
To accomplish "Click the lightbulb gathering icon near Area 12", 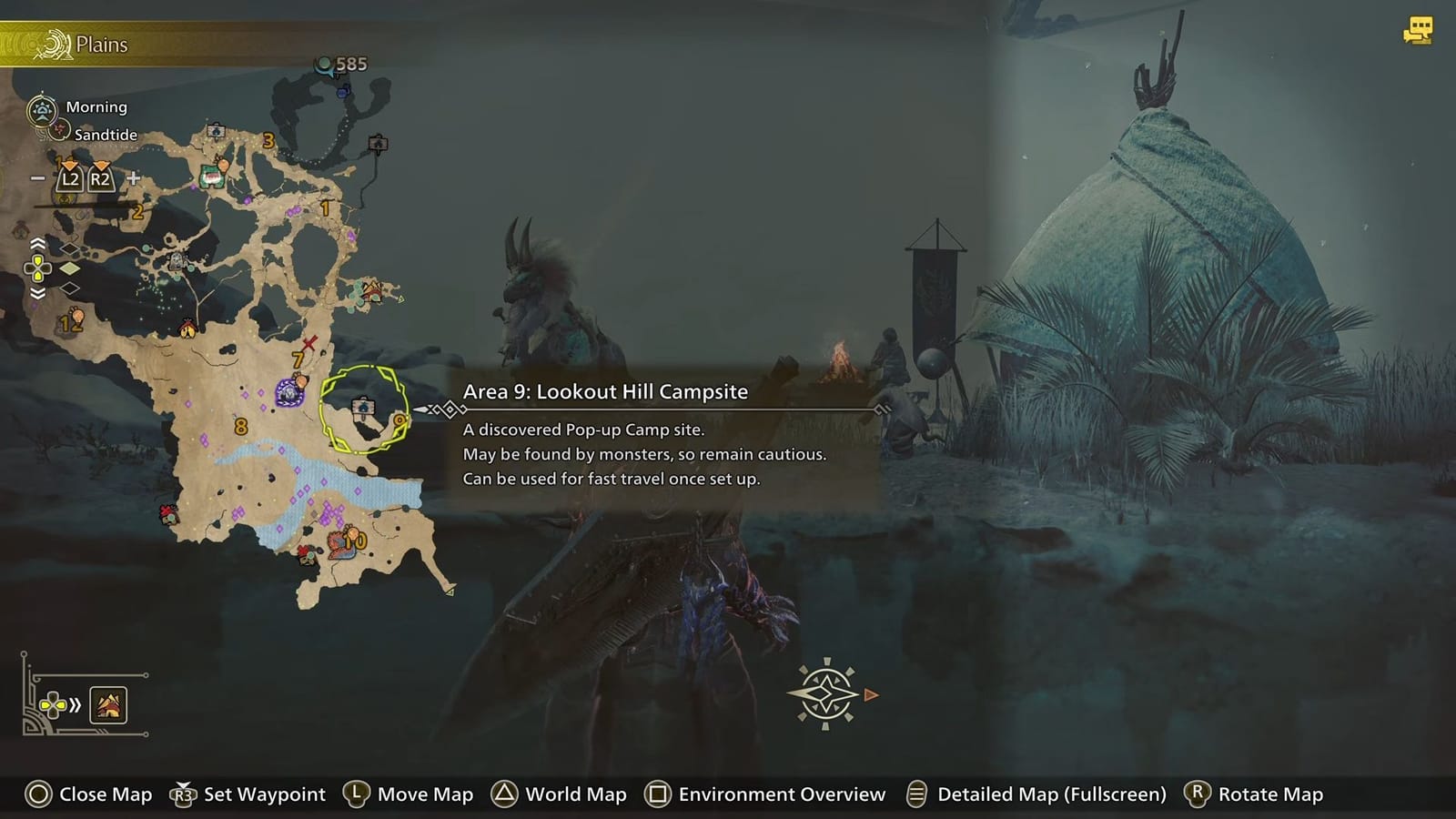I will tap(77, 317).
